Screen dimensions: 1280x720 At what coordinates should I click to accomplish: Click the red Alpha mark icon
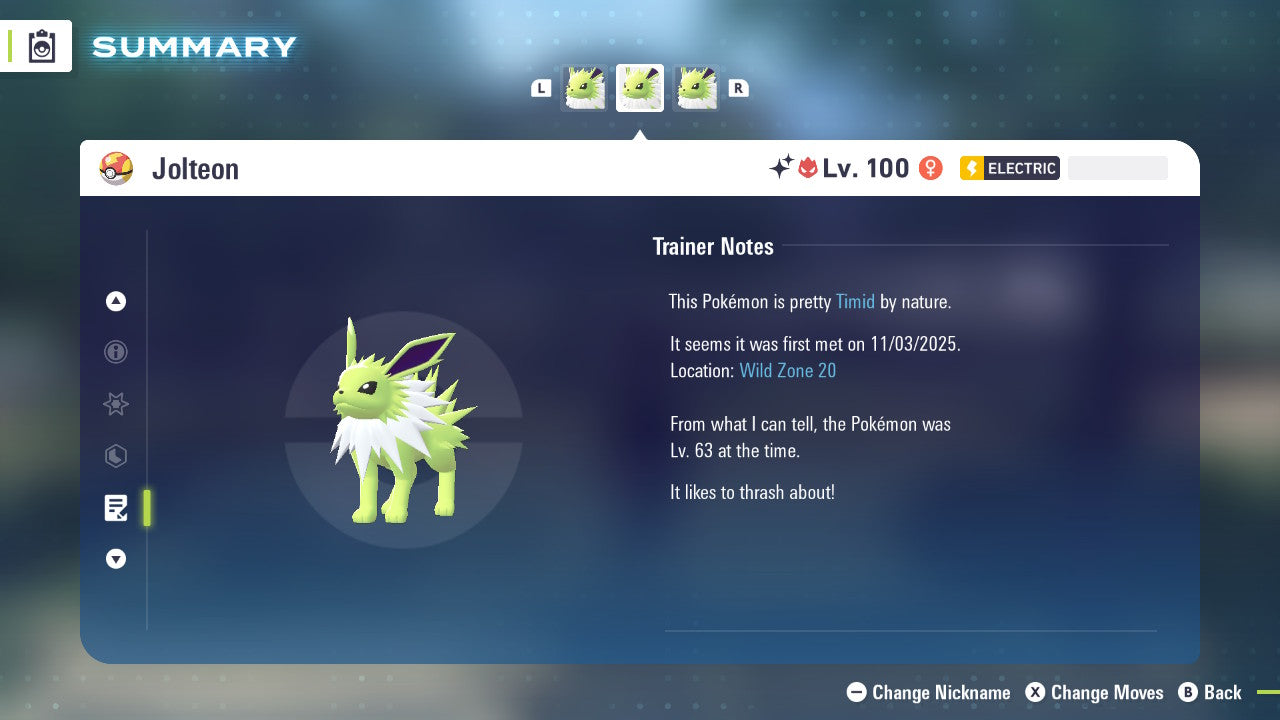tap(808, 168)
